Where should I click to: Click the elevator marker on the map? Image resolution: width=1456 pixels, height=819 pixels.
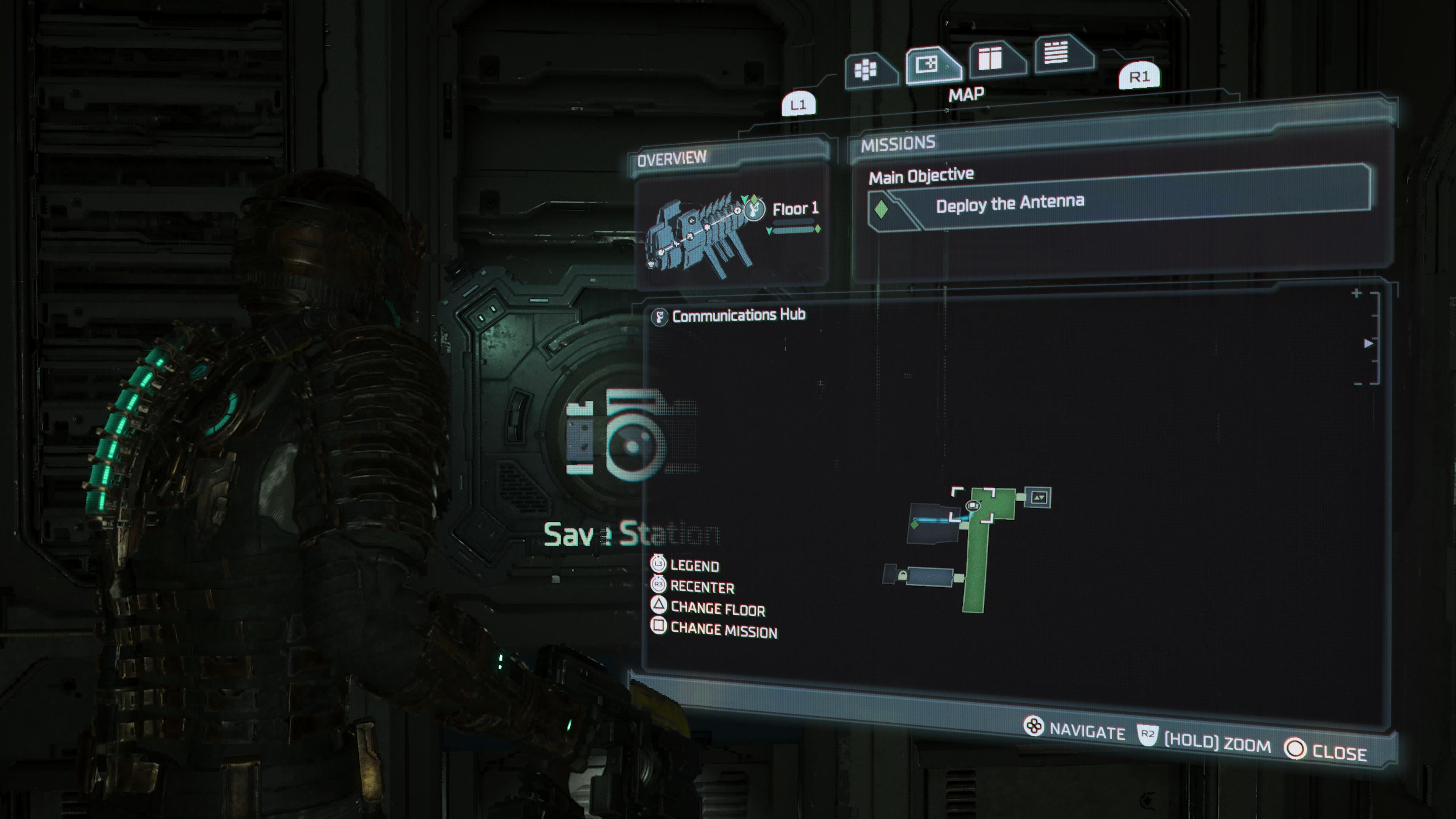point(1039,497)
